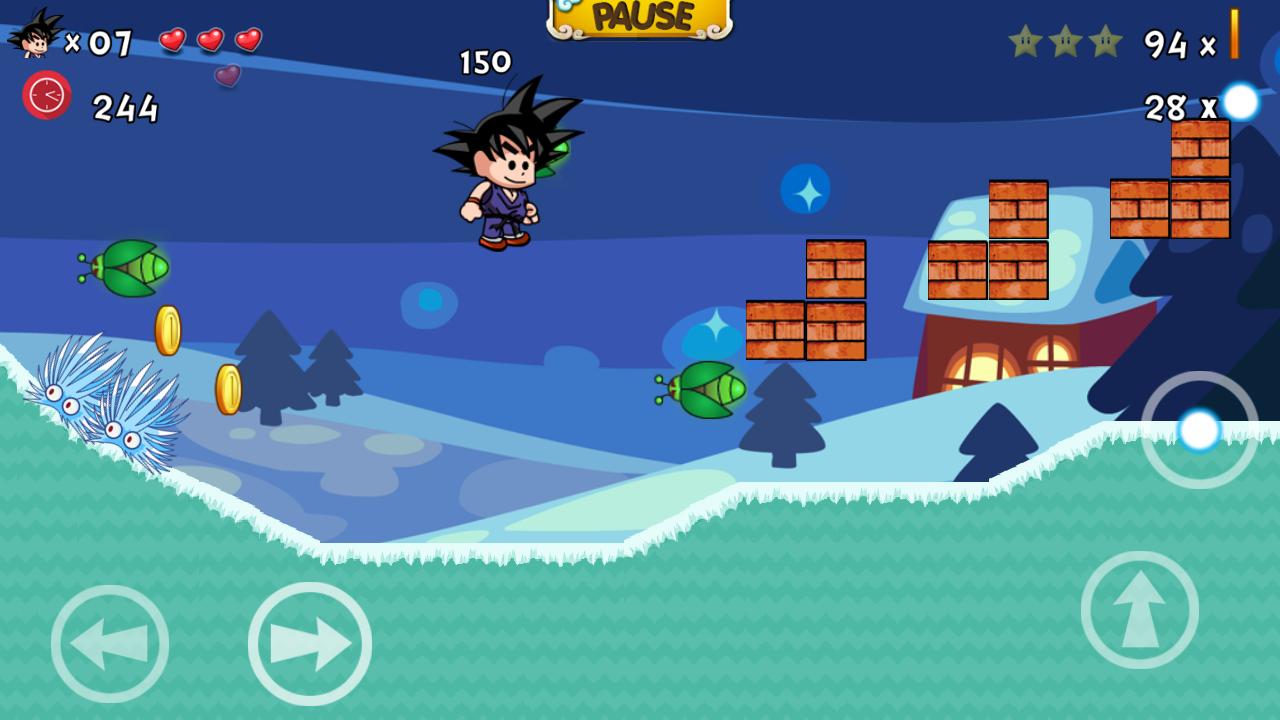Screen dimensions: 1280x720
Task: Tap the energy orb counter showing 28
Action: [1168, 106]
